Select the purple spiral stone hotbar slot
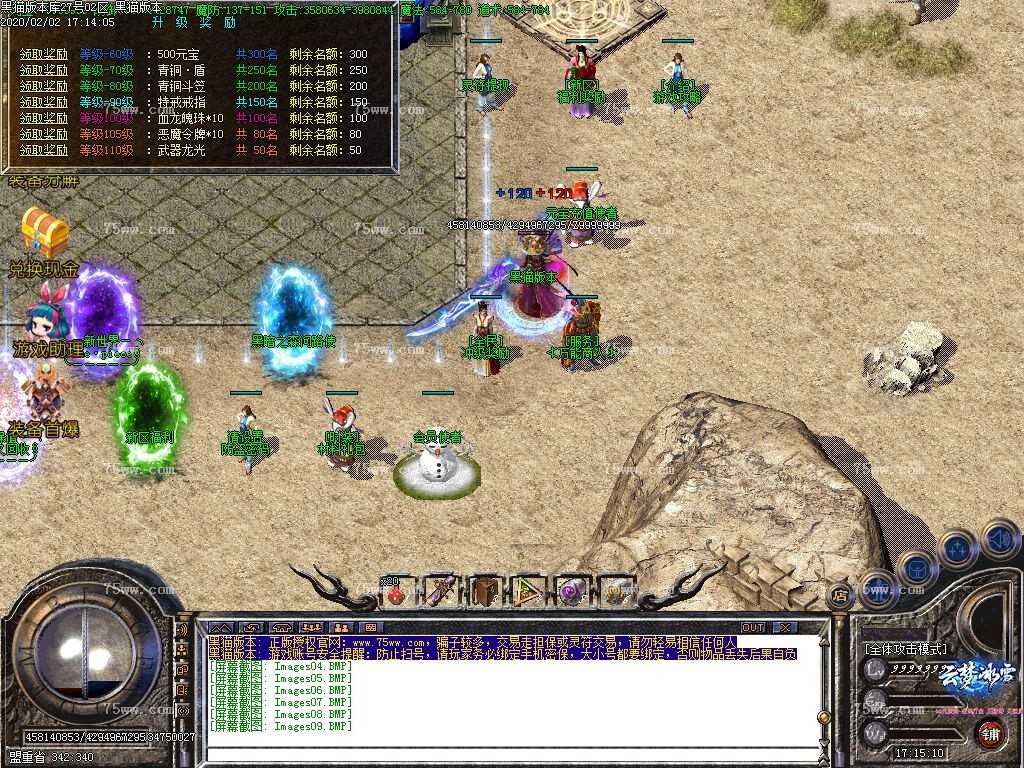Image resolution: width=1024 pixels, height=768 pixels. (x=573, y=591)
